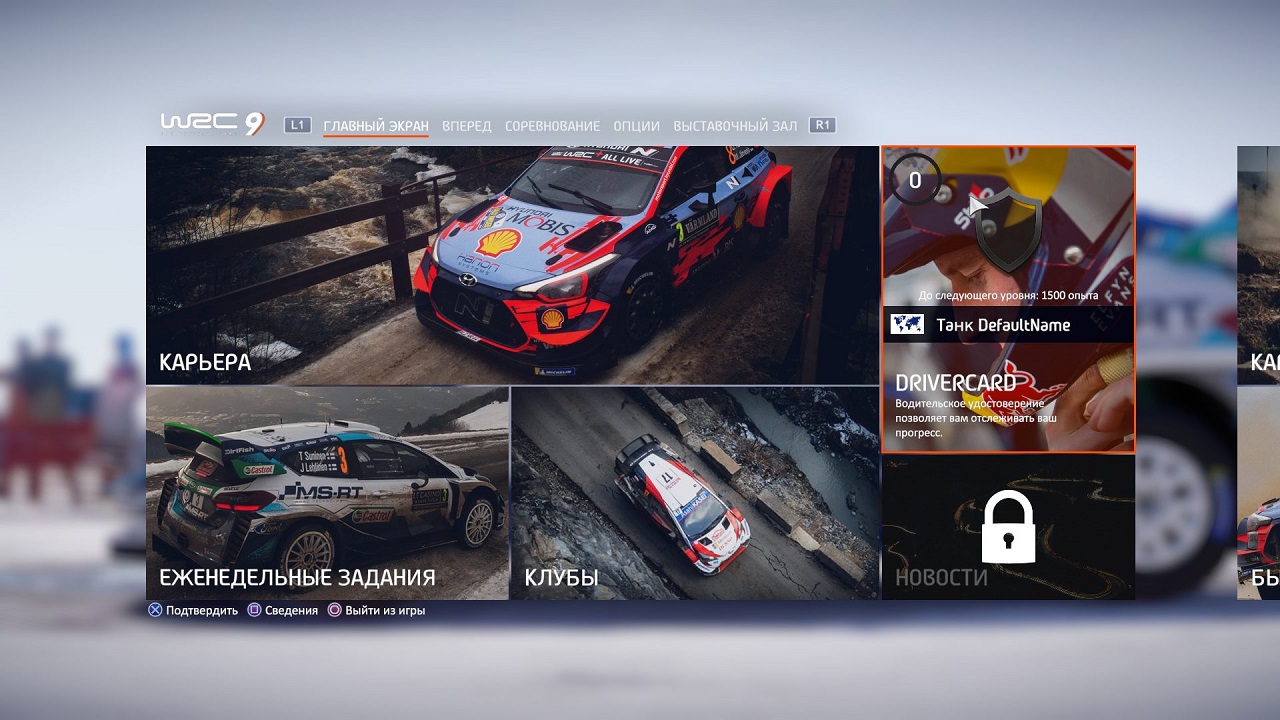This screenshot has width=1280, height=720.
Task: Select the locked Новости tile
Action: click(1008, 527)
